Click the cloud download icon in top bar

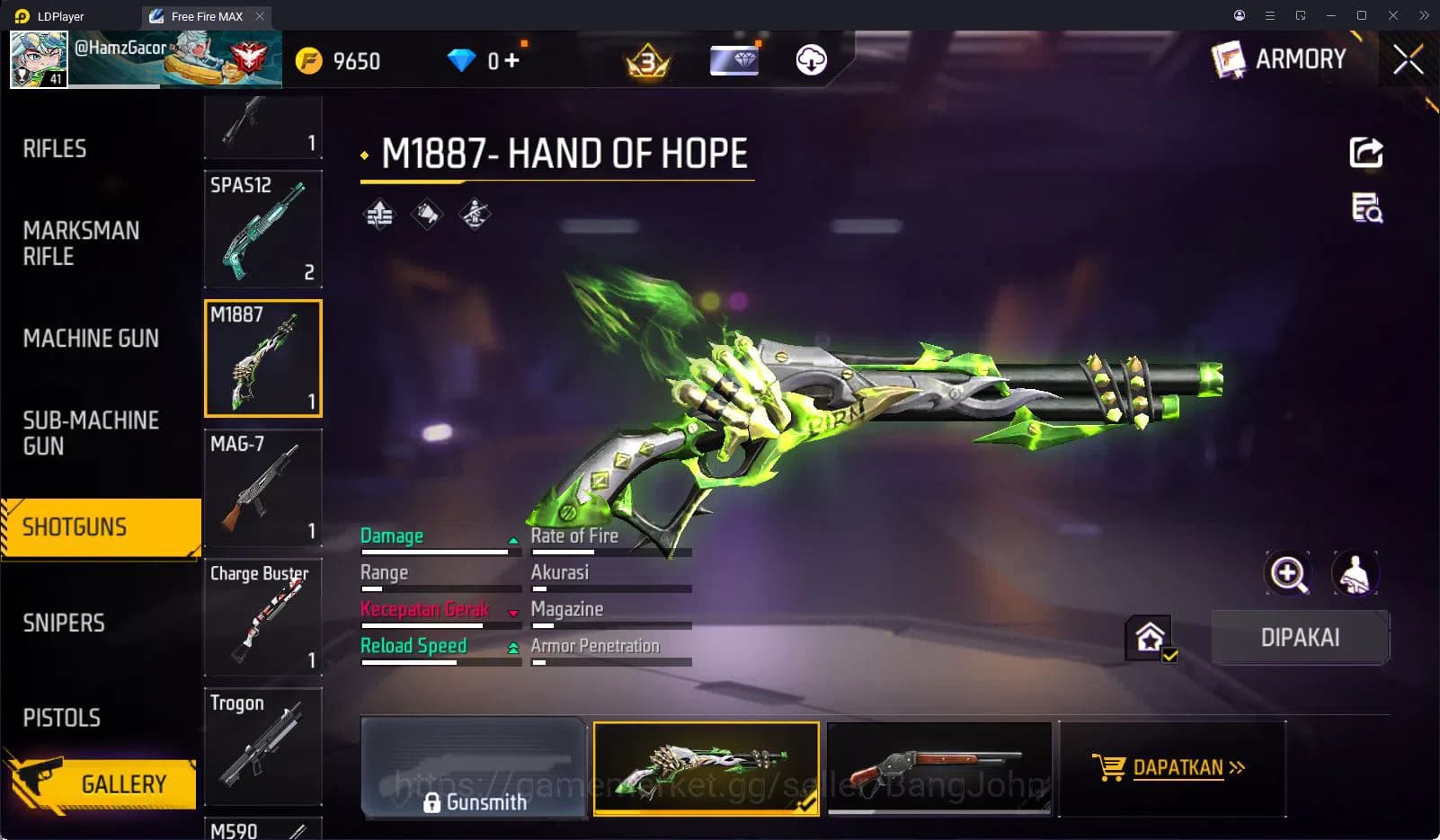click(810, 61)
